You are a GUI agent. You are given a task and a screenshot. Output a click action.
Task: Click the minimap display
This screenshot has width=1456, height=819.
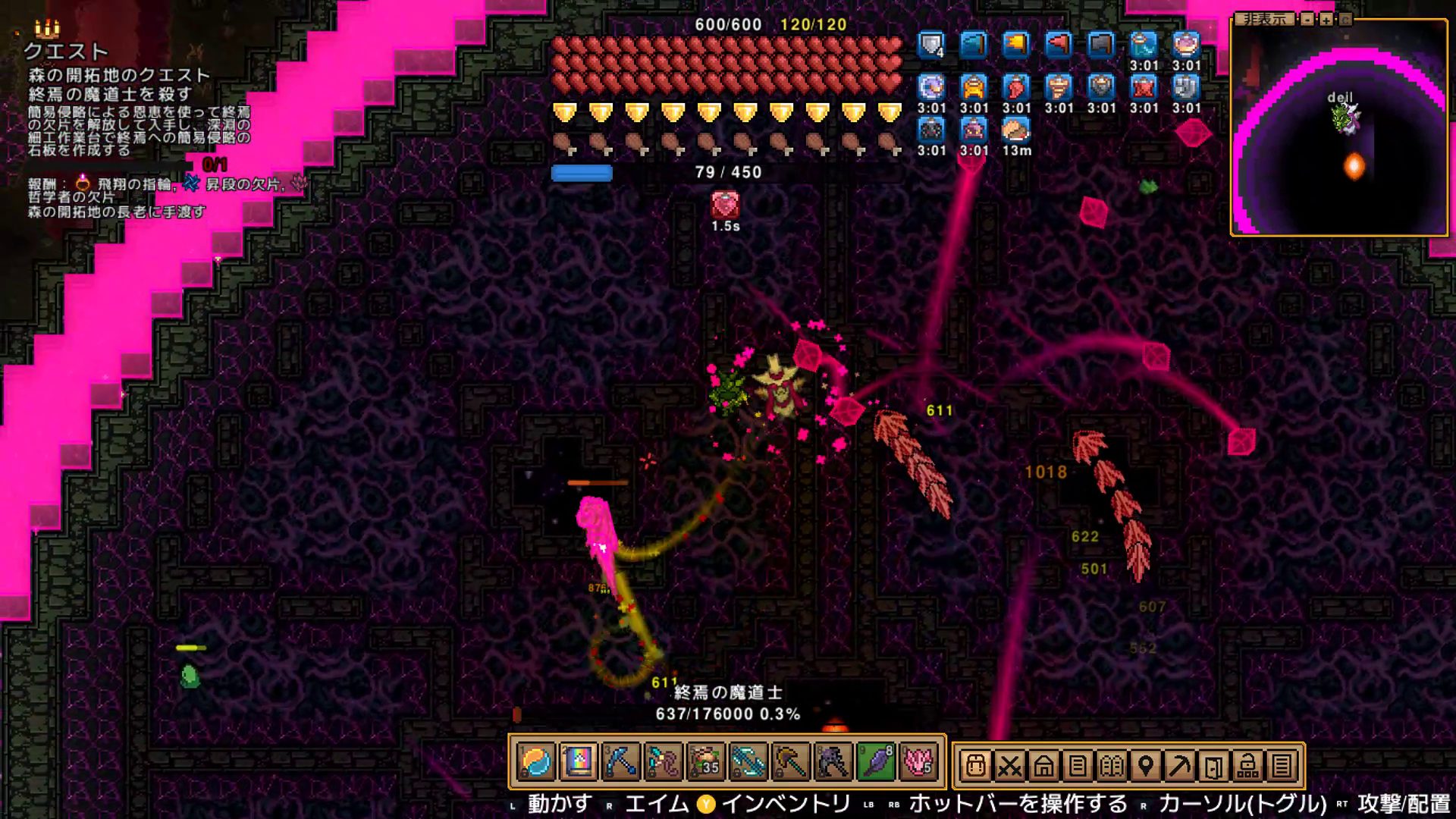coord(1339,129)
